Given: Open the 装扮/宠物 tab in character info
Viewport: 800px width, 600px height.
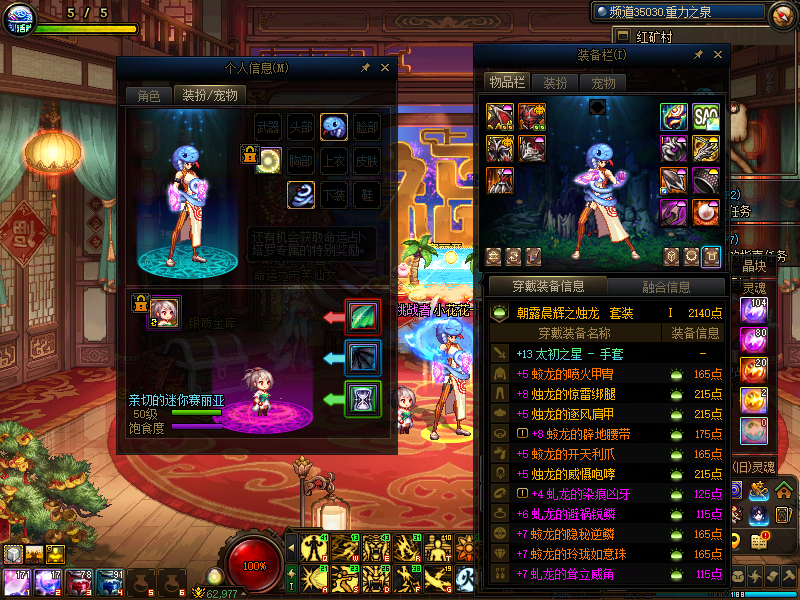Looking at the screenshot, I should tap(209, 96).
